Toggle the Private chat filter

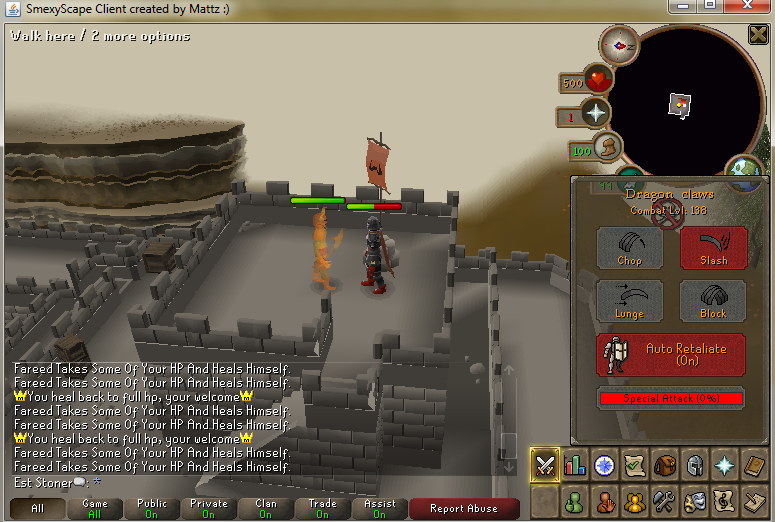tap(208, 509)
